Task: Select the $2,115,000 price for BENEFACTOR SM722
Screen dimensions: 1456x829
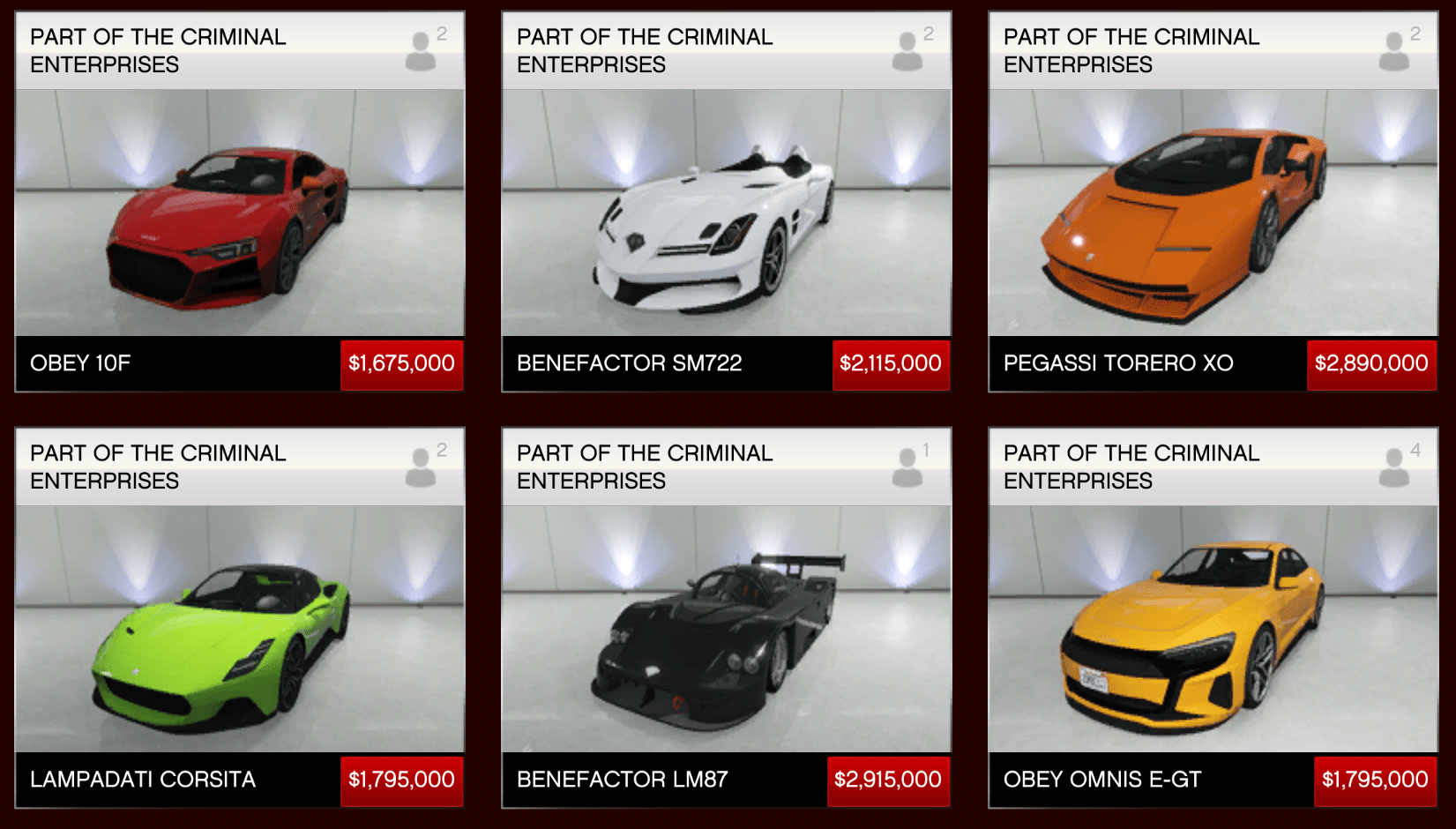Action: click(x=891, y=363)
